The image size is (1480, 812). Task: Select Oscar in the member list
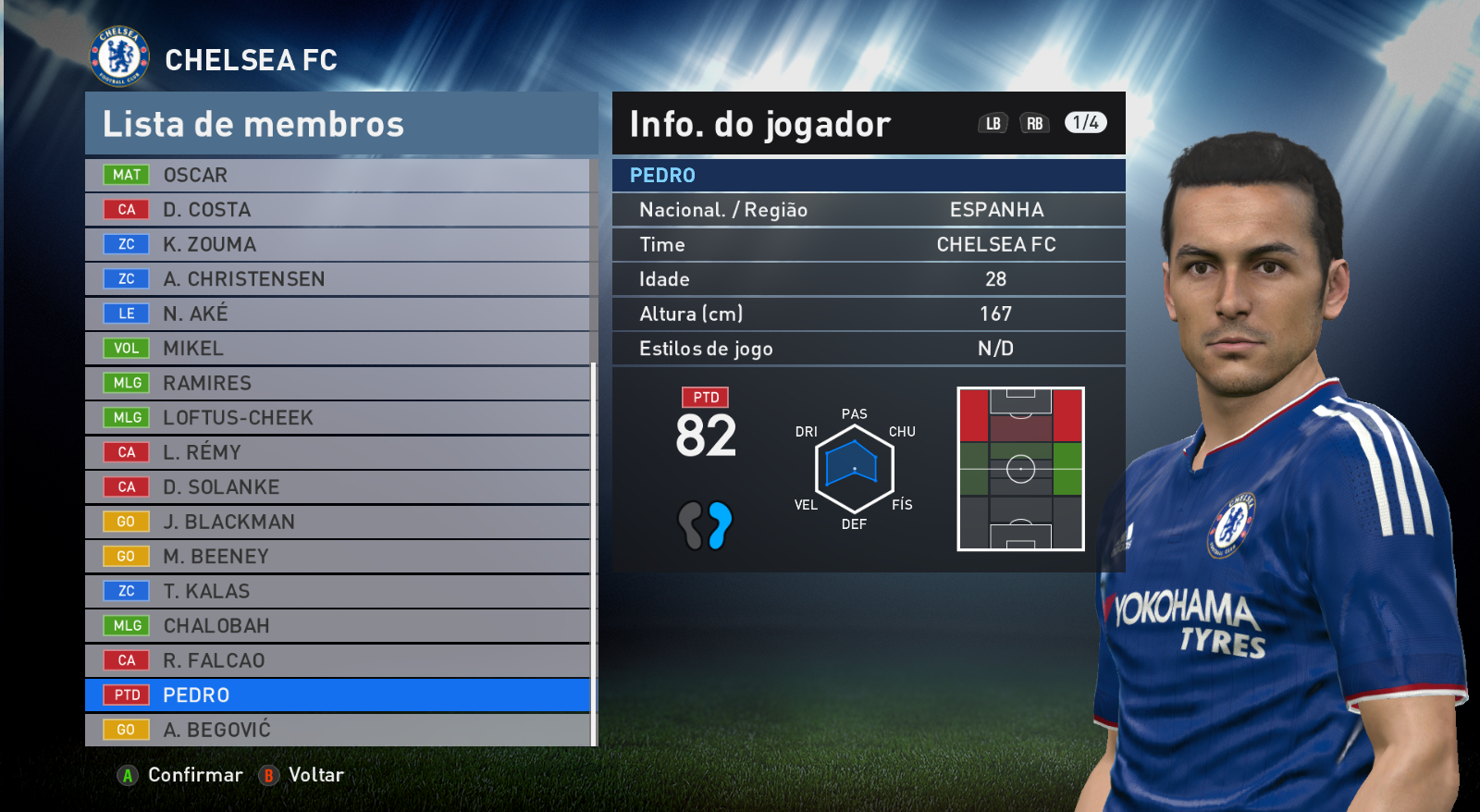(338, 175)
